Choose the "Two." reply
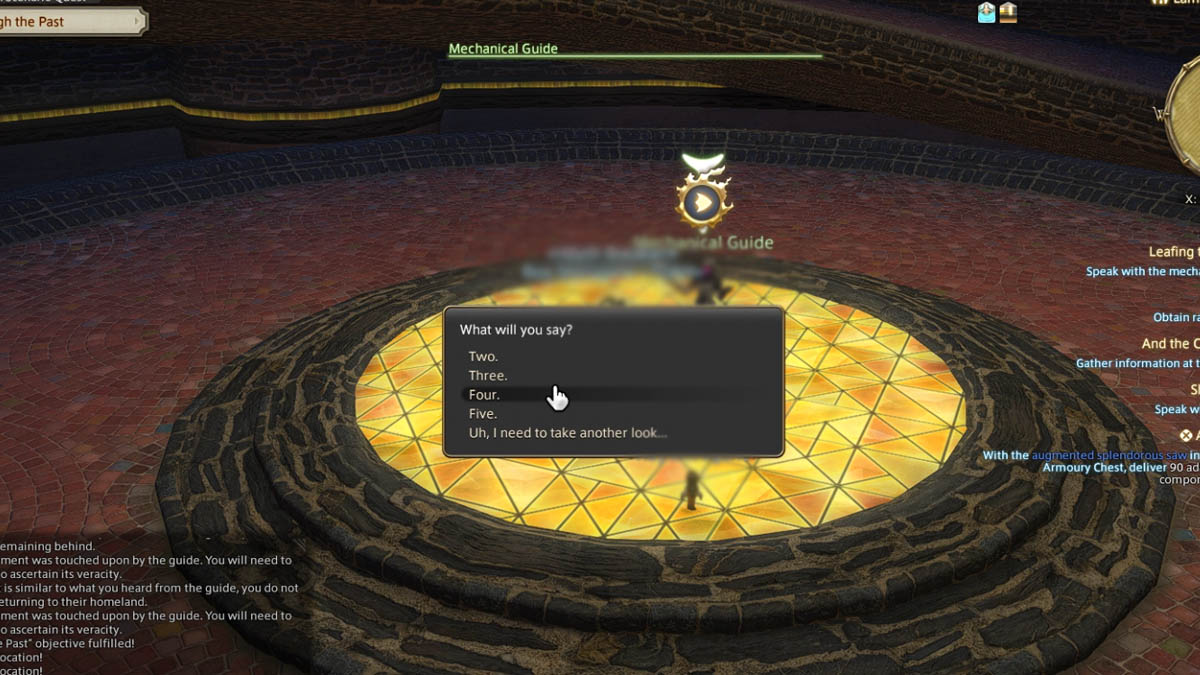This screenshot has height=675, width=1200. (484, 357)
